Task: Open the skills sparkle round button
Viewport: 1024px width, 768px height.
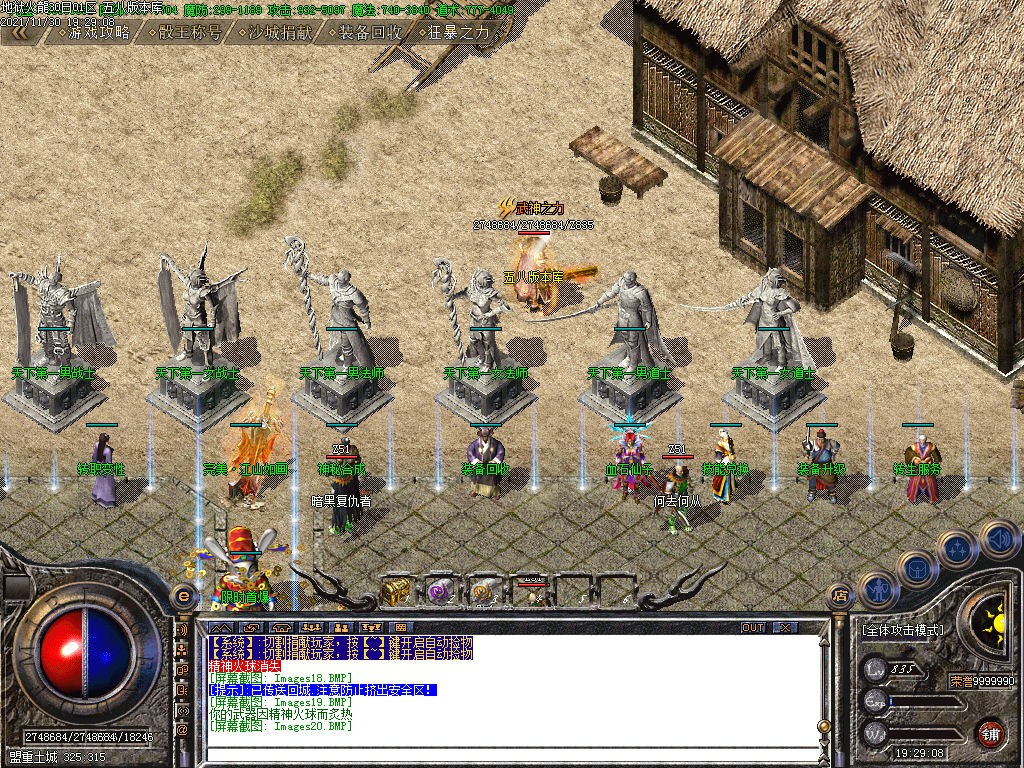Action: [x=957, y=549]
